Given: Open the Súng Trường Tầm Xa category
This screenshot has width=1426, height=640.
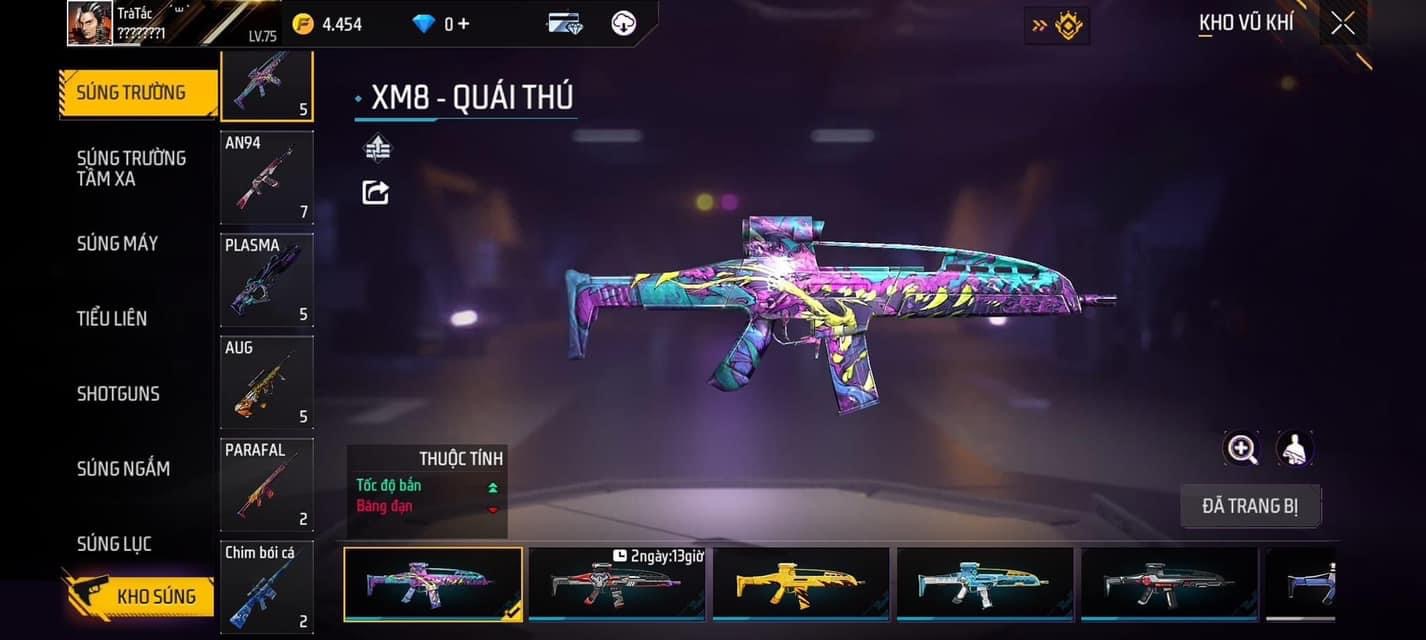Looking at the screenshot, I should coord(131,168).
